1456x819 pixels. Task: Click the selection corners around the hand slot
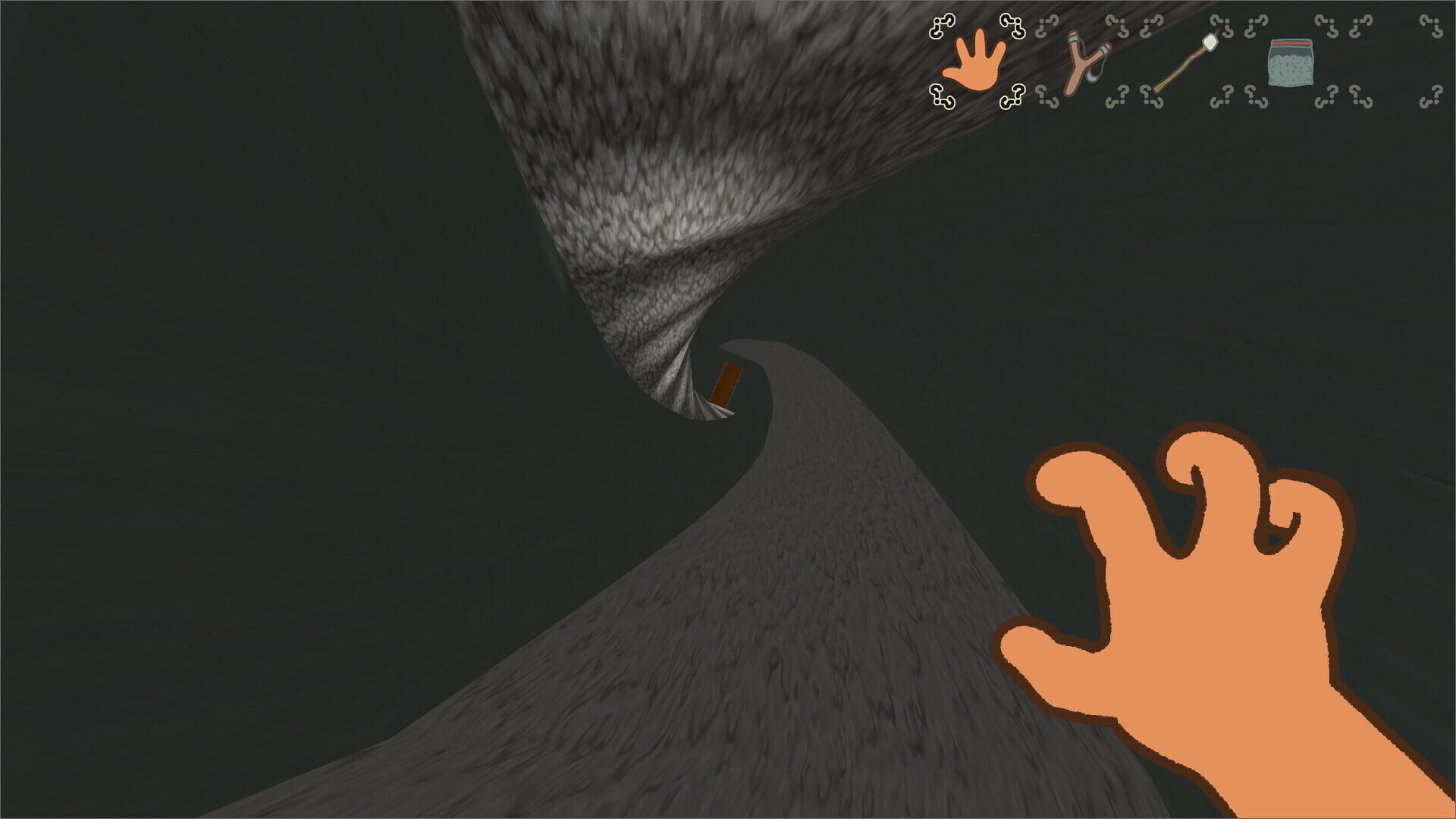[942, 27]
